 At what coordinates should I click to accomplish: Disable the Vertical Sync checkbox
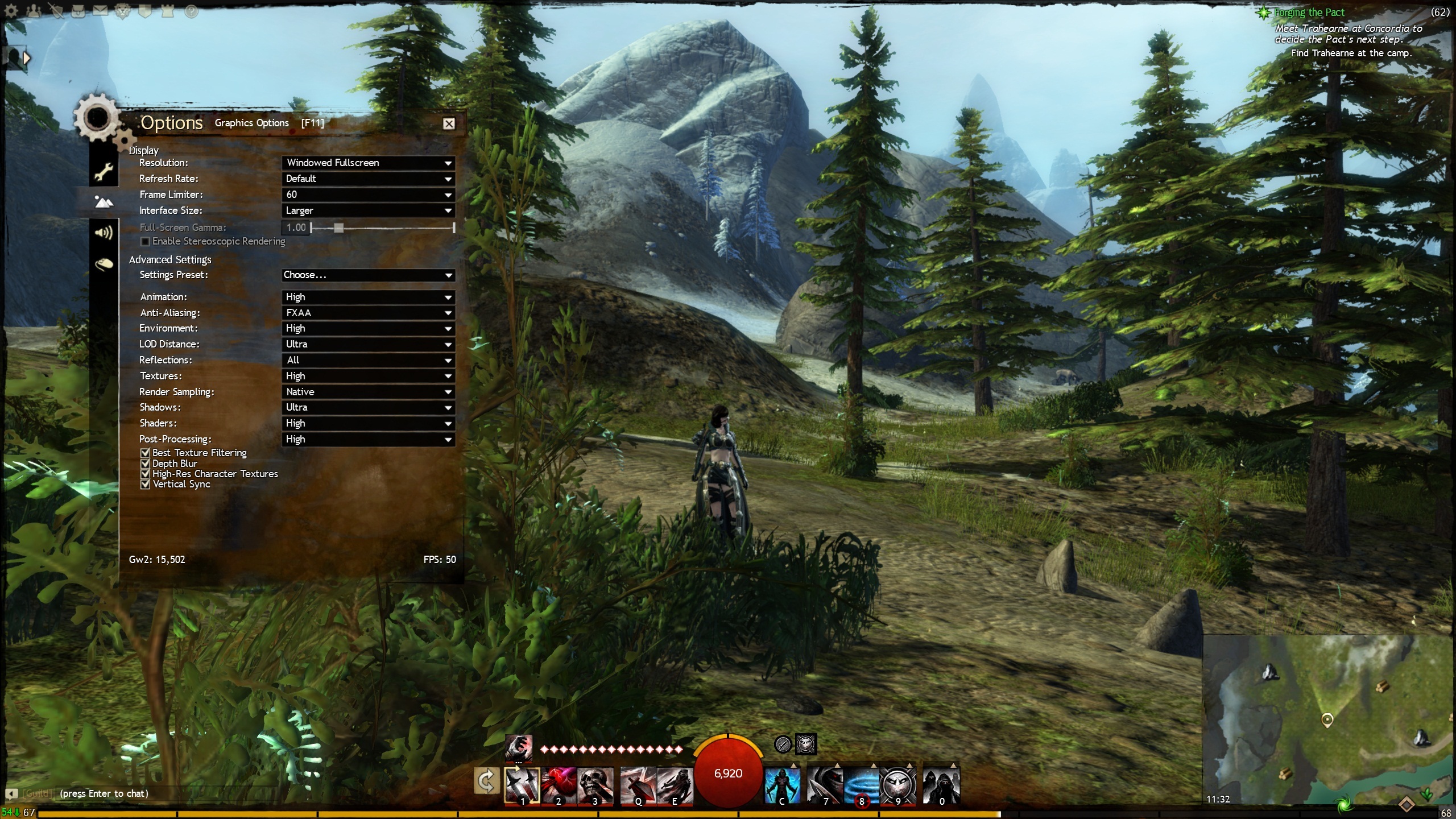146,484
